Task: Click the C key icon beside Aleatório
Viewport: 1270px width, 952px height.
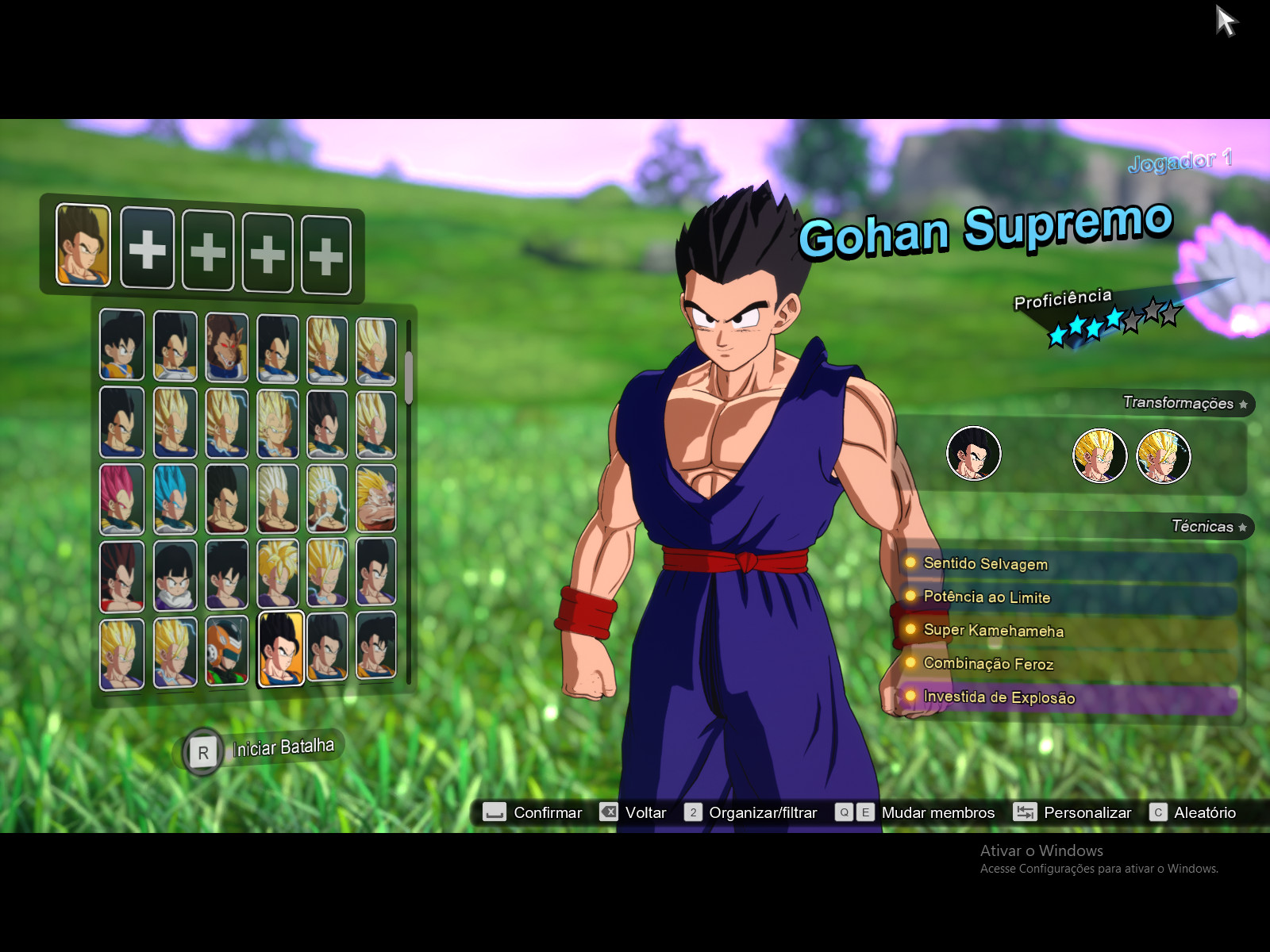Action: coord(1157,812)
